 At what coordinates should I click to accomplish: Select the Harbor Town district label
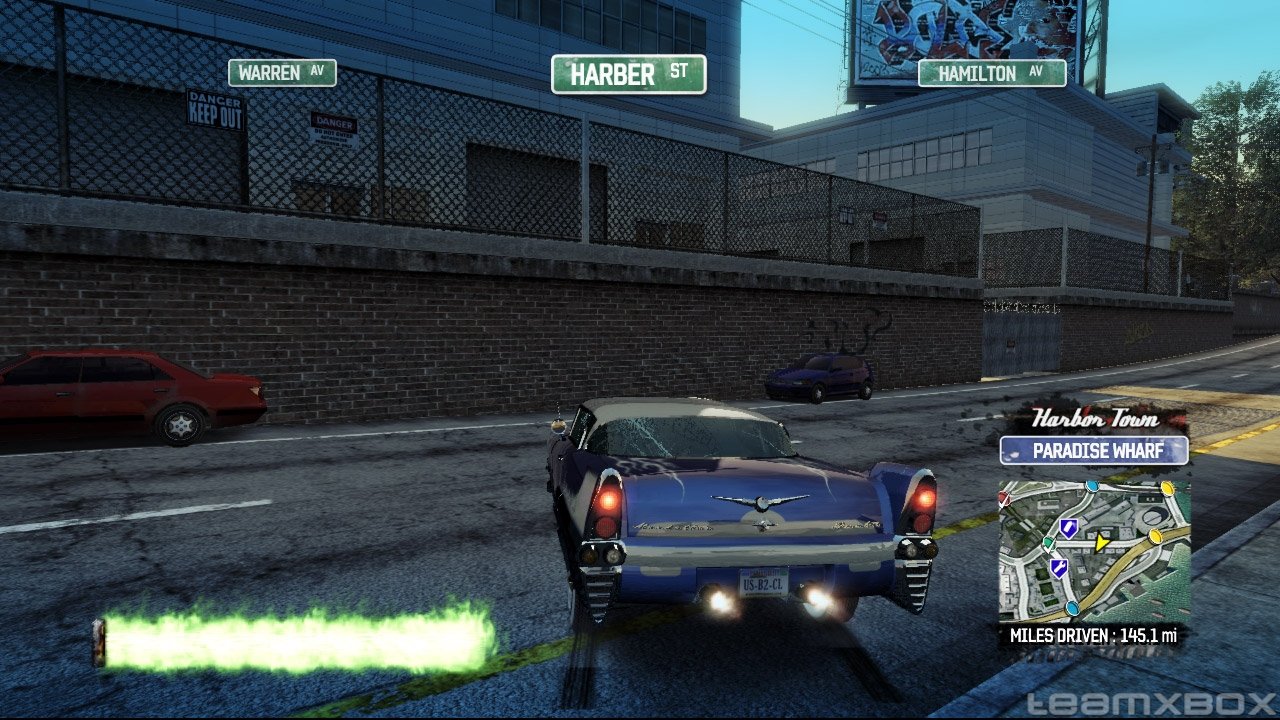pos(1095,418)
